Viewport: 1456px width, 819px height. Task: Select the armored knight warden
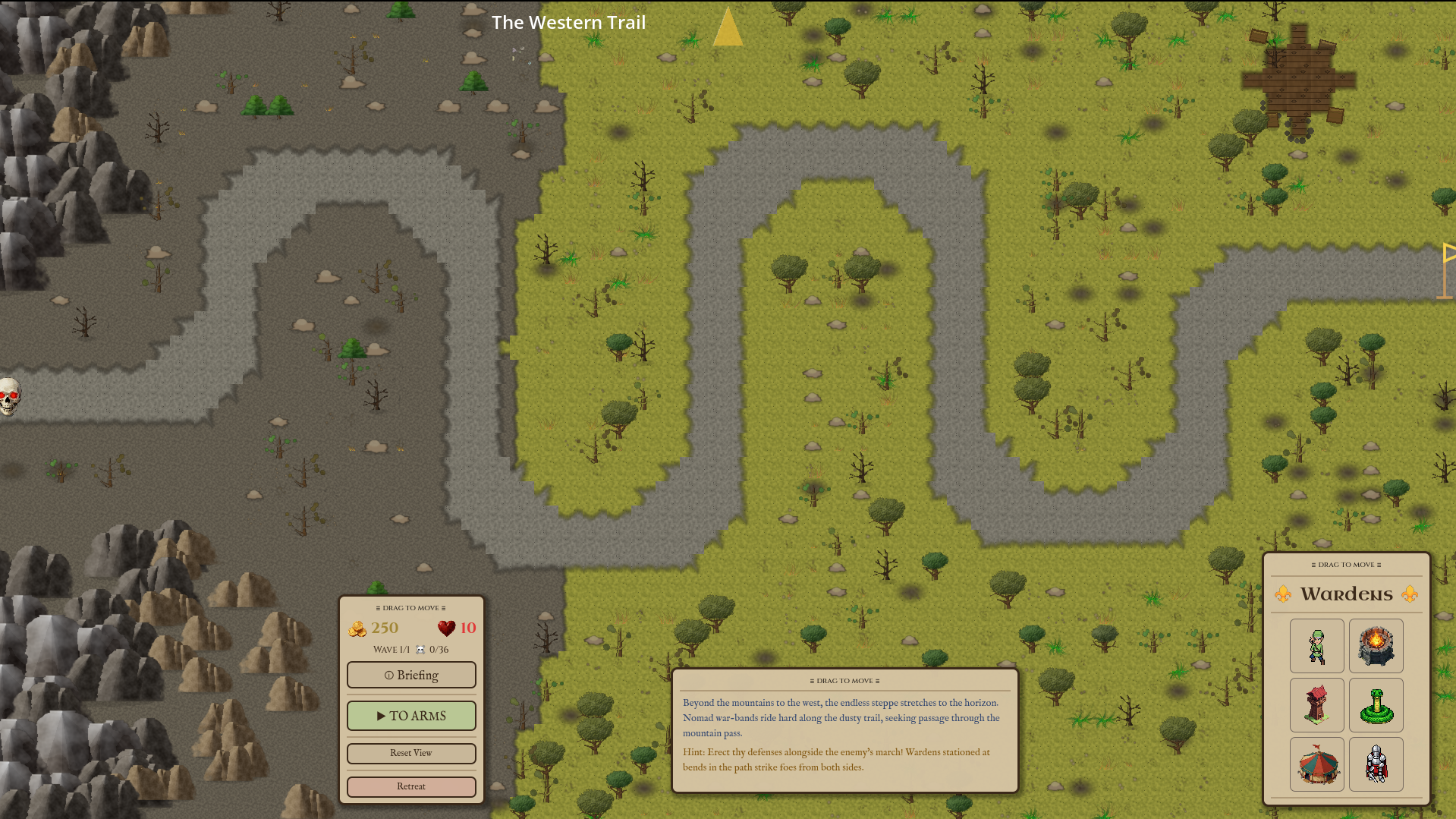(x=1376, y=764)
